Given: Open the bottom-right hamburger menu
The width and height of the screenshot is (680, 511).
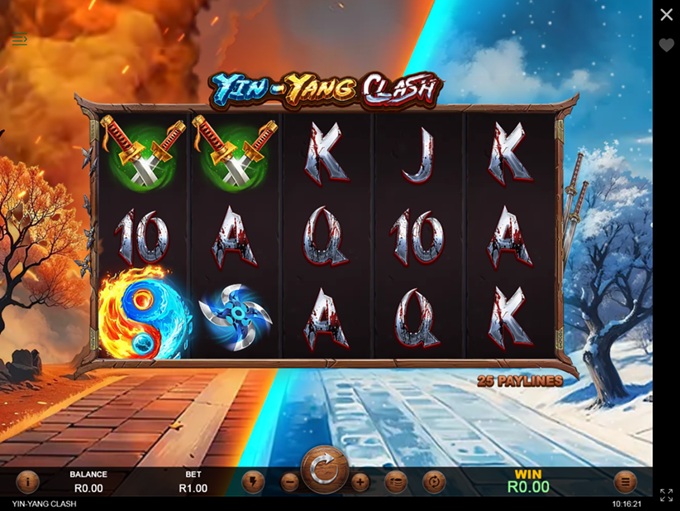Looking at the screenshot, I should click(625, 481).
